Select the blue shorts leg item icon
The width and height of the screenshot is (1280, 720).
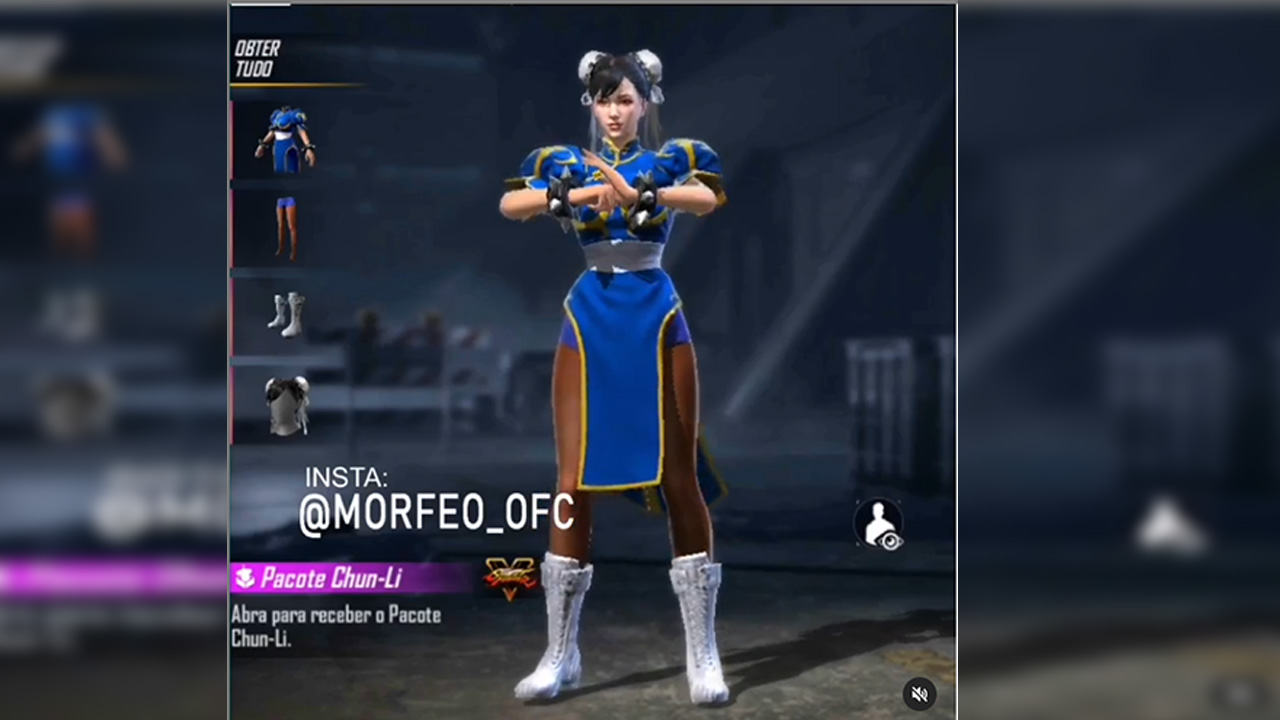coord(284,227)
